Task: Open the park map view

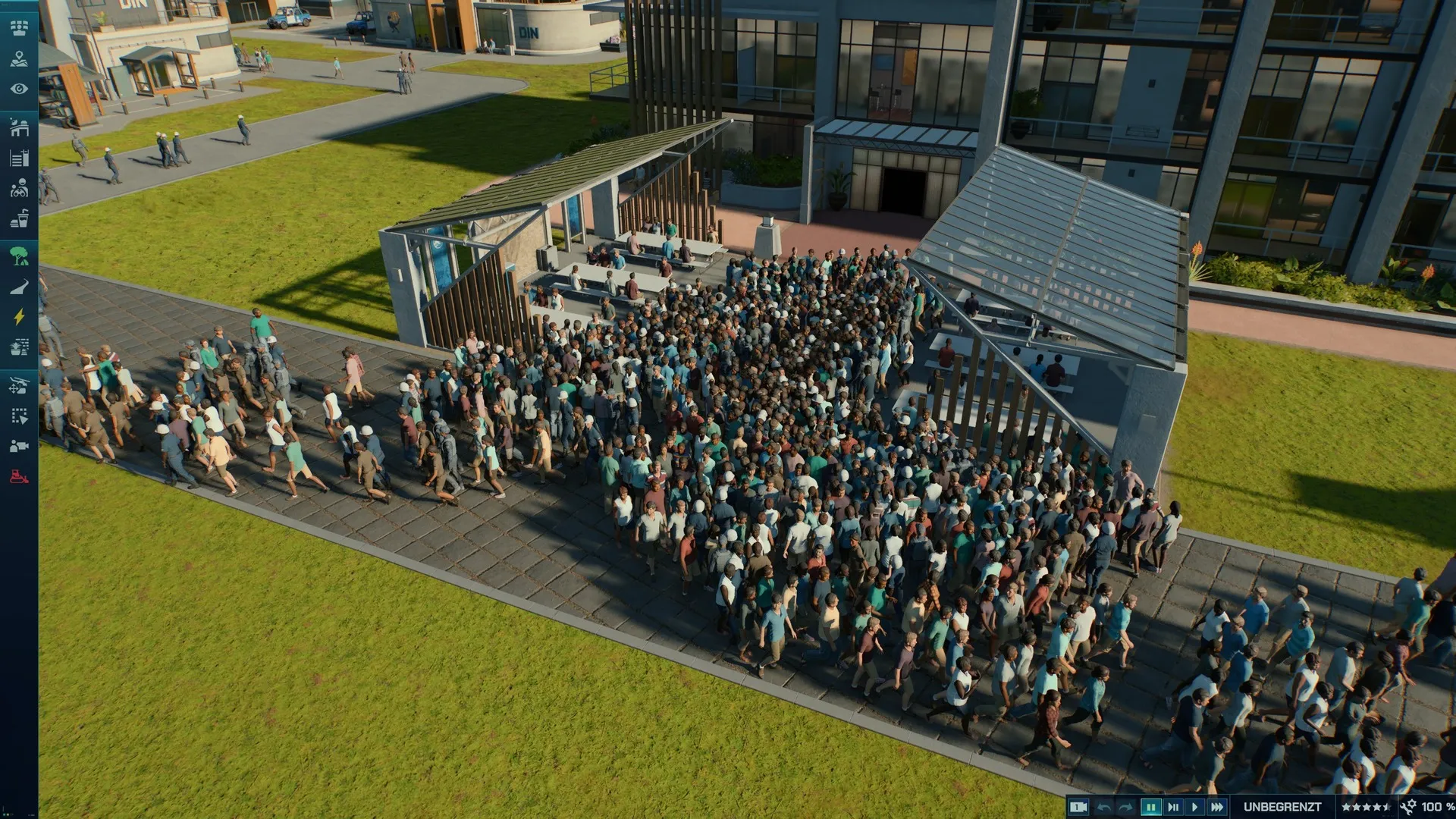Action: (19, 59)
